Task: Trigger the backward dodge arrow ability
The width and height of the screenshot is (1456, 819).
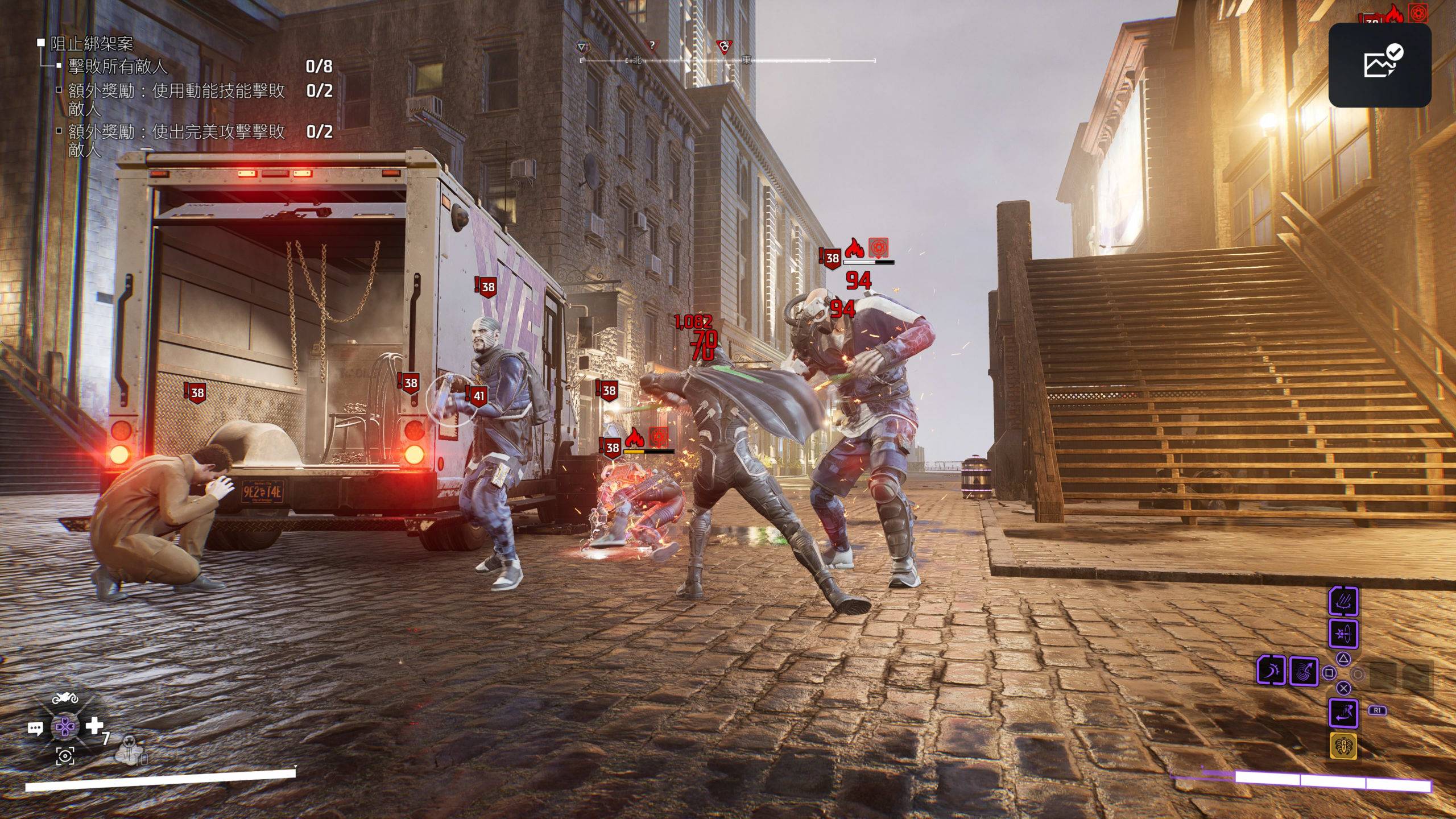Action: 1343,713
